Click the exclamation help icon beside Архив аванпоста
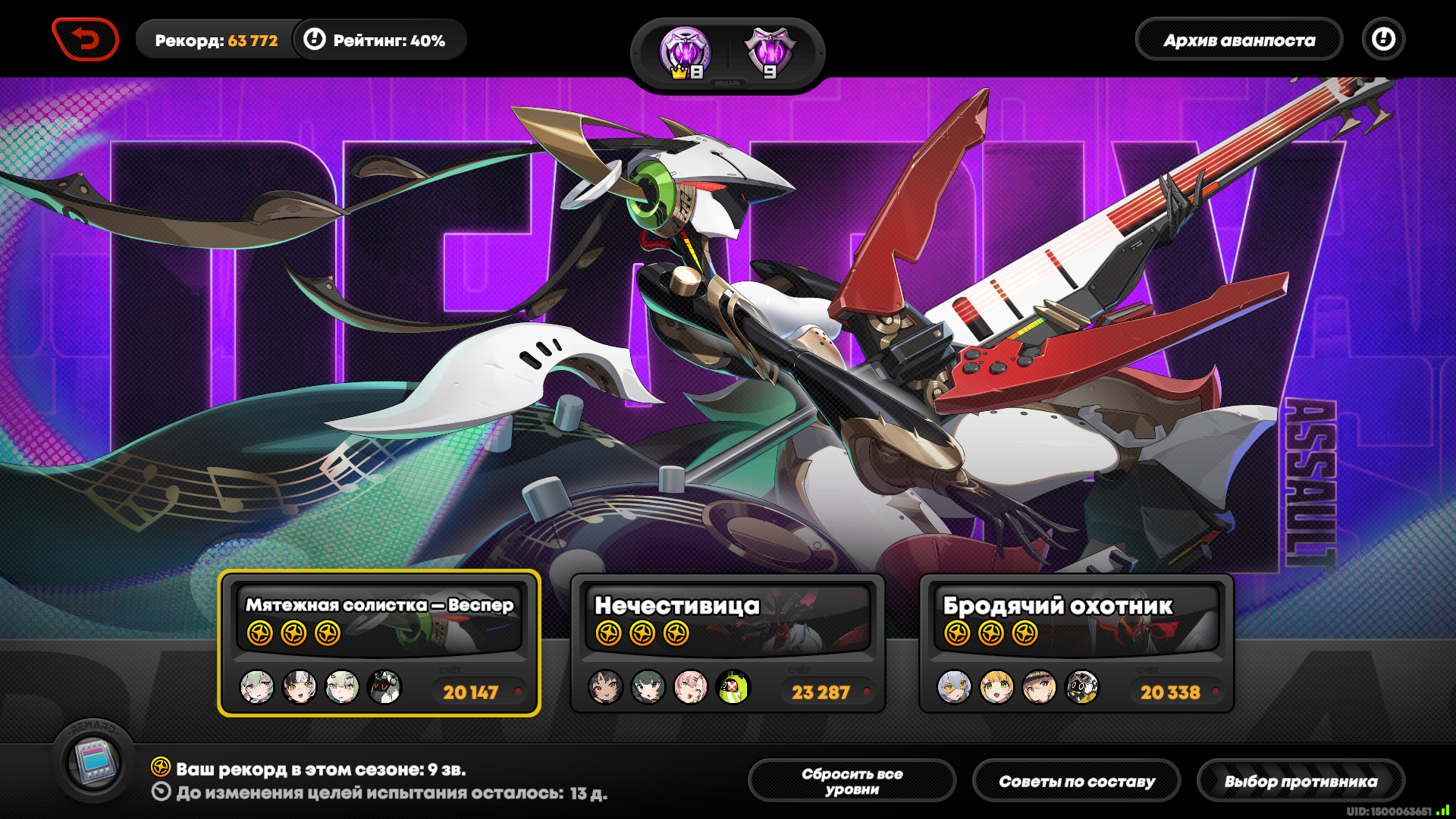Screen dimensions: 1456x819 (1383, 39)
